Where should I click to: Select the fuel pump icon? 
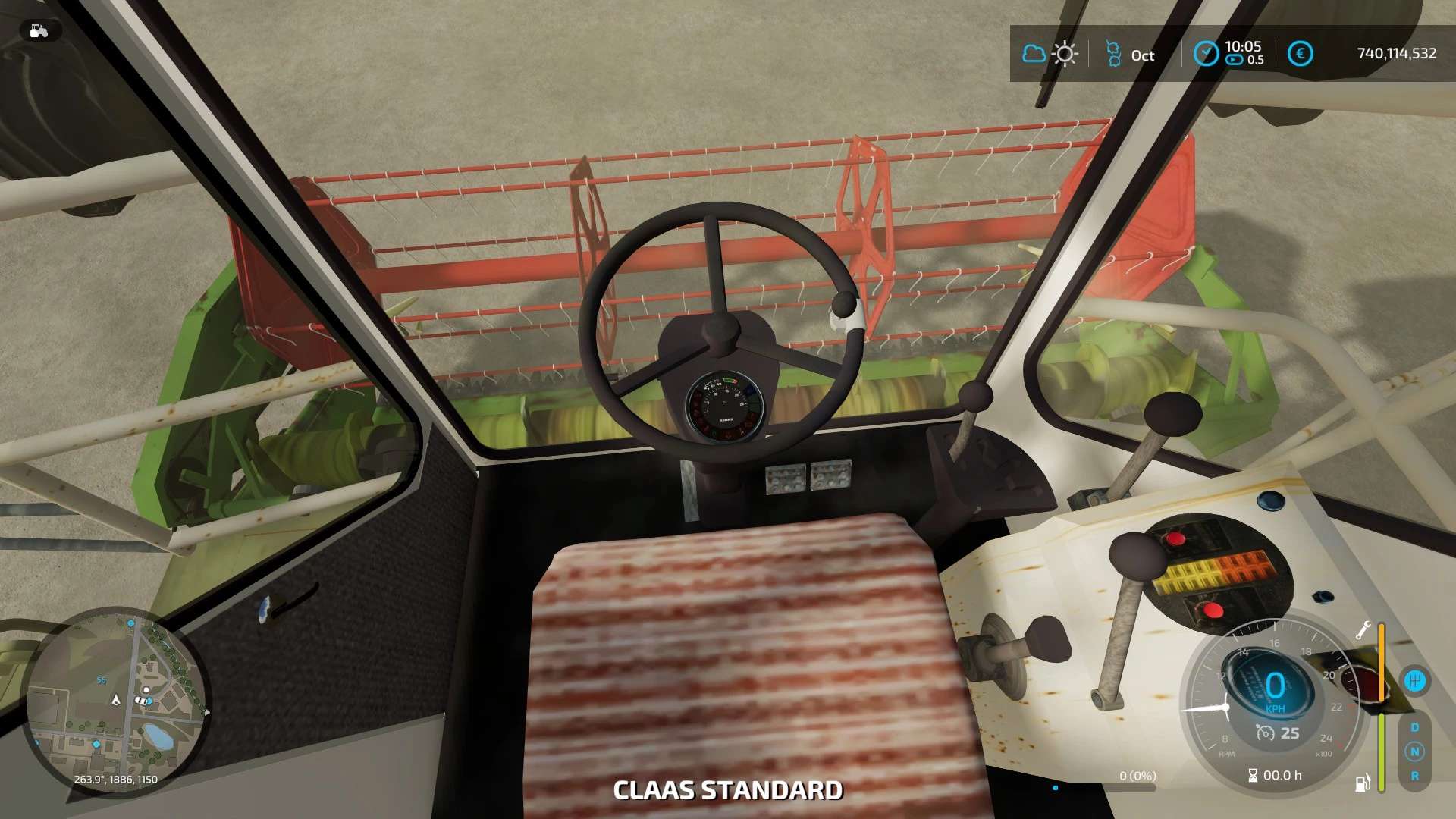[x=1362, y=783]
